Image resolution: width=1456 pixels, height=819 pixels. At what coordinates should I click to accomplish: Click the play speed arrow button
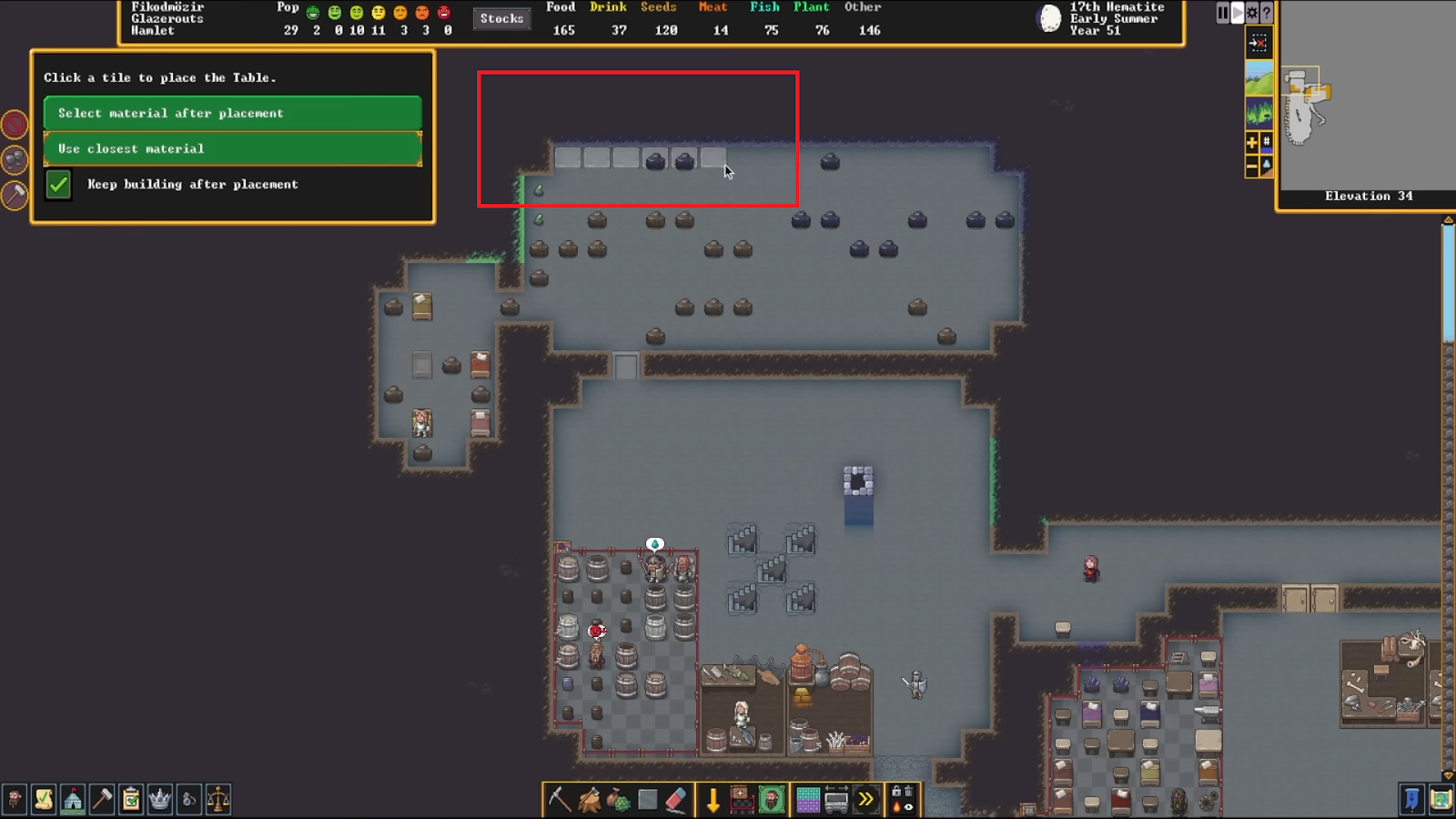pos(1238,13)
